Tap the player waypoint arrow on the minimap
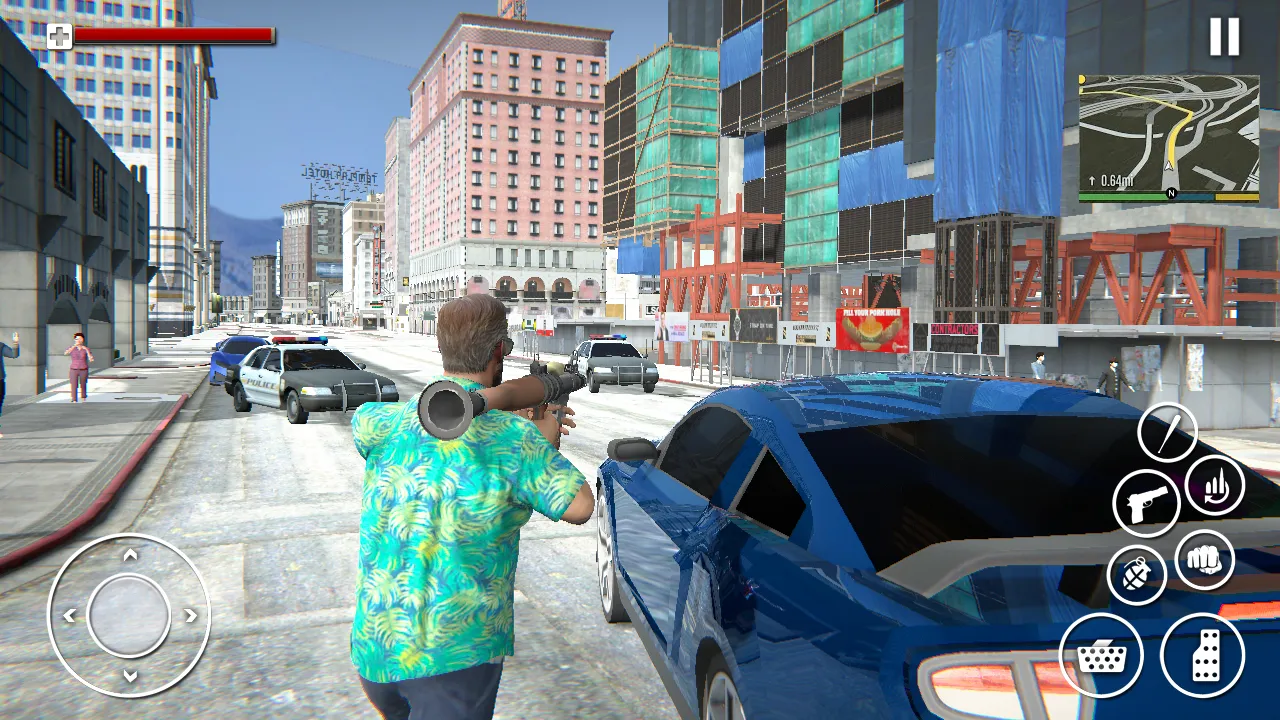The image size is (1280, 720). coord(1168,165)
